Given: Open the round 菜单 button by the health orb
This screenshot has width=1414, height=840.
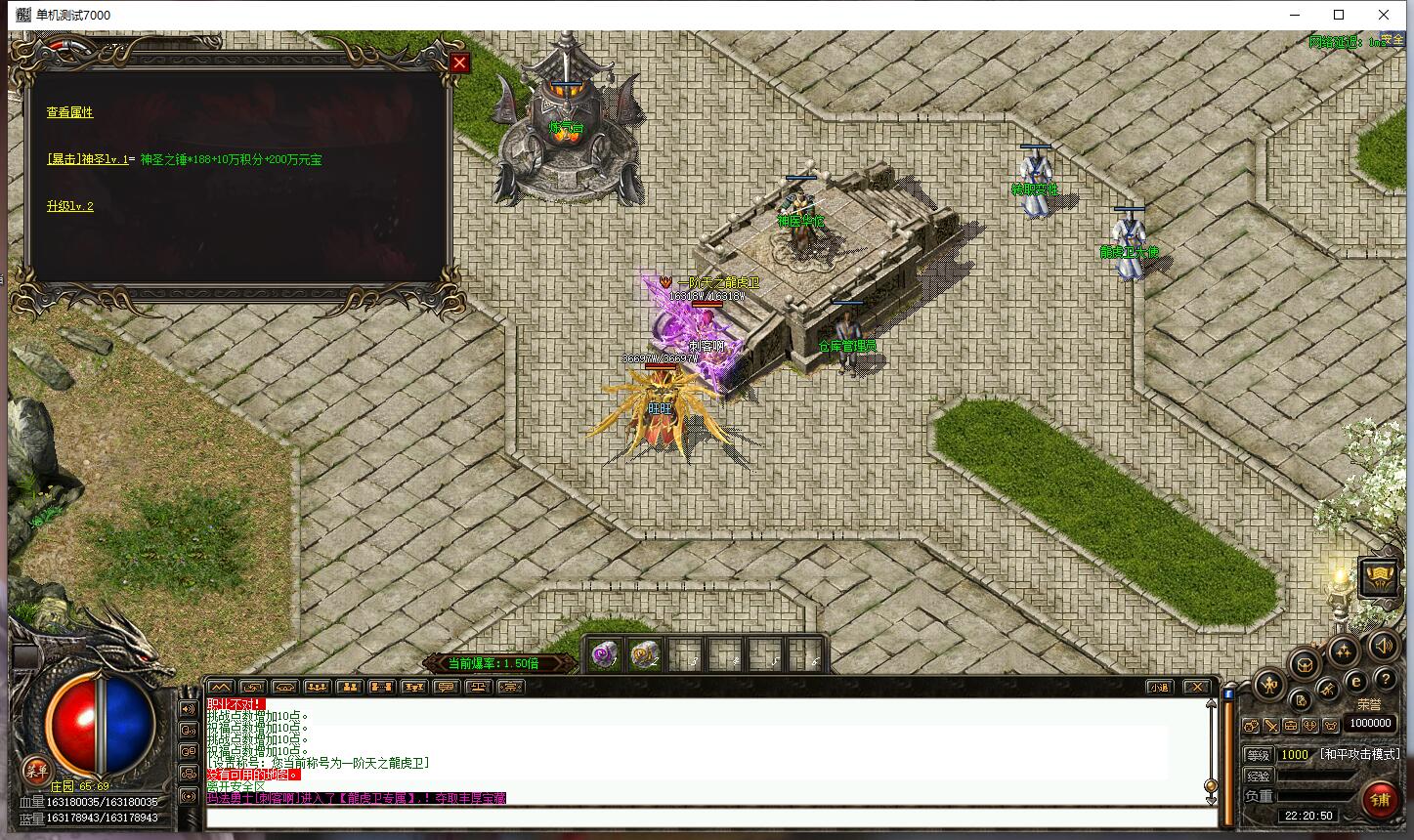Looking at the screenshot, I should pyautogui.click(x=36, y=769).
